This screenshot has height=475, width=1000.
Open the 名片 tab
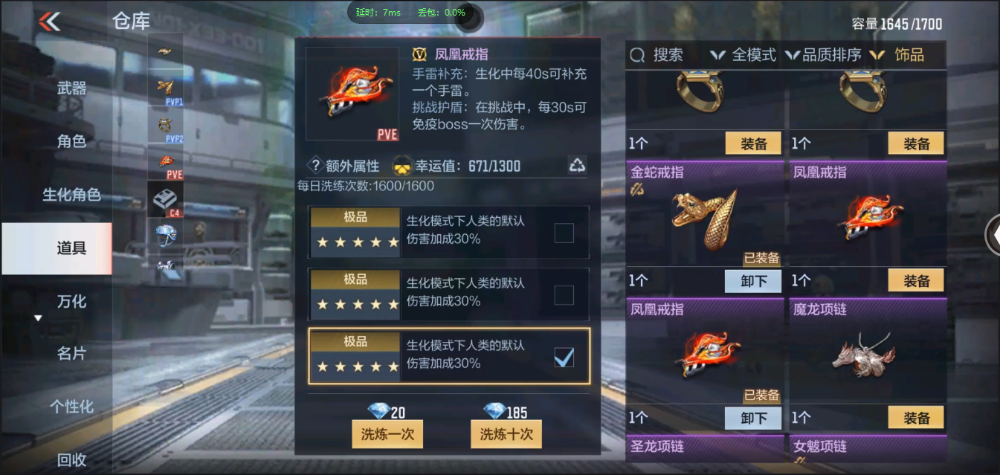point(71,353)
